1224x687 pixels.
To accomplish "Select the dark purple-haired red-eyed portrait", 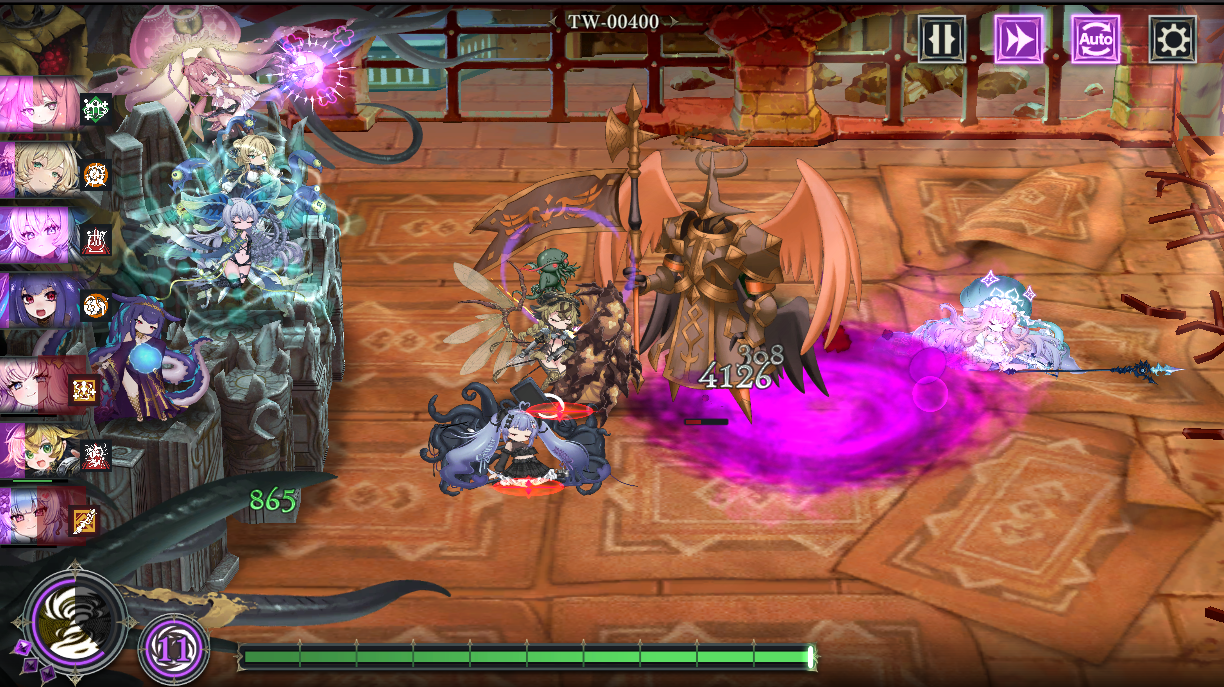I will pos(40,301).
